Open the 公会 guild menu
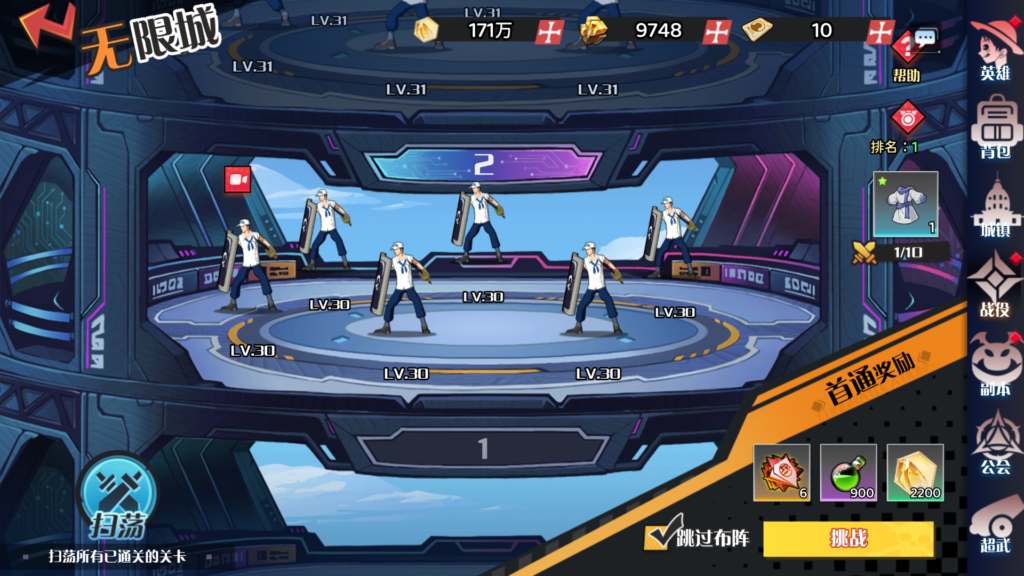1024x576 pixels. coord(995,442)
